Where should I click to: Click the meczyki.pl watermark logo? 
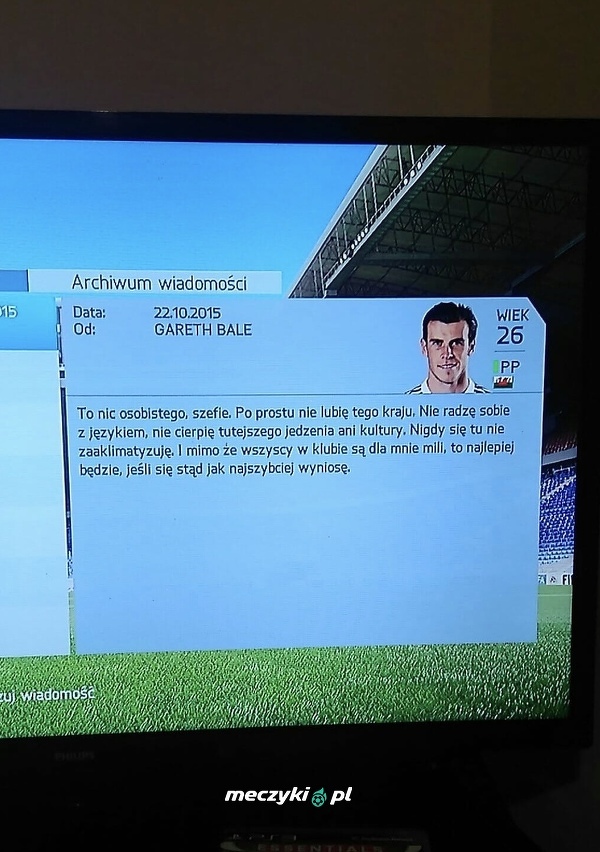tap(288, 796)
